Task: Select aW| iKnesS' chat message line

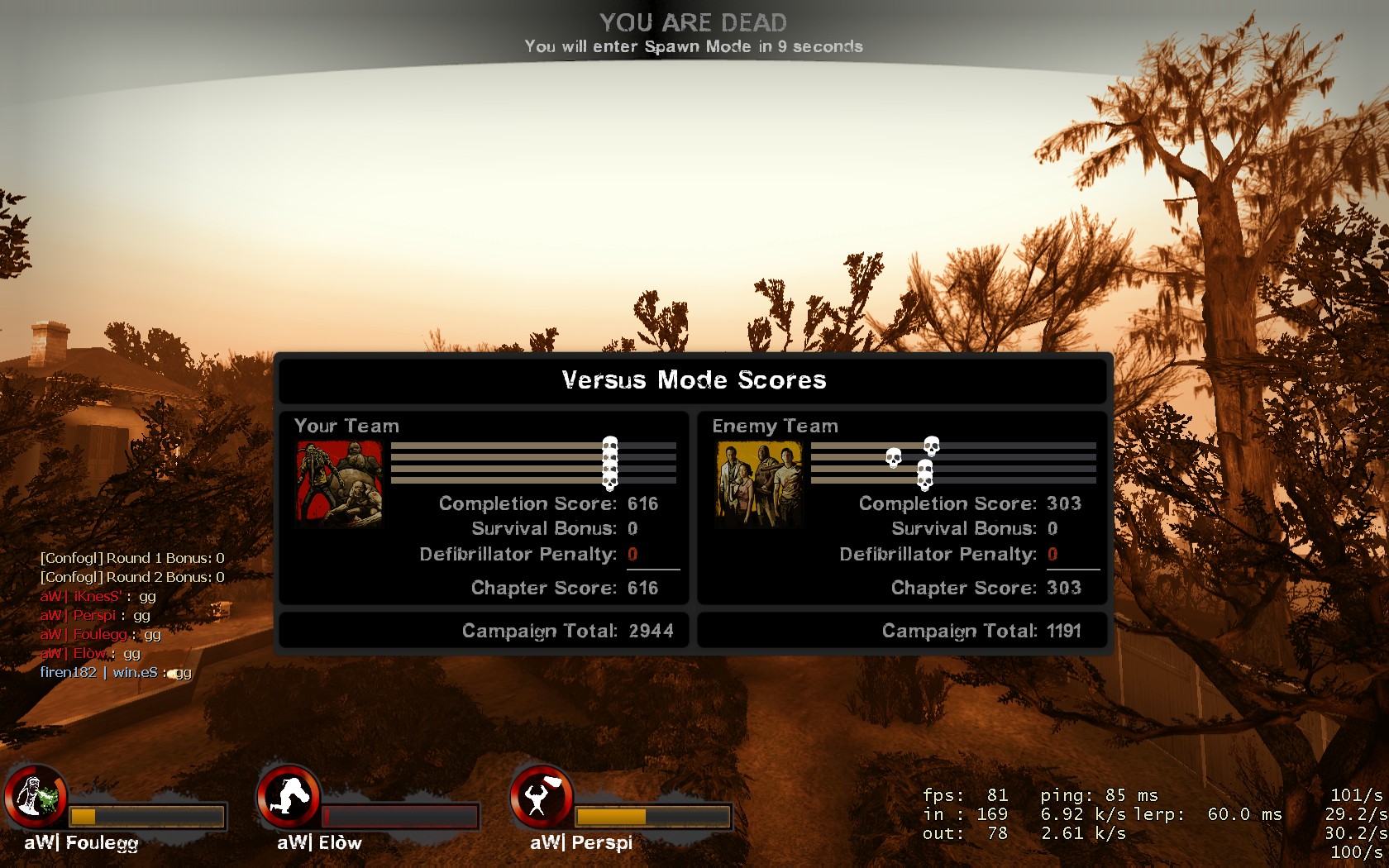Action: pos(98,597)
